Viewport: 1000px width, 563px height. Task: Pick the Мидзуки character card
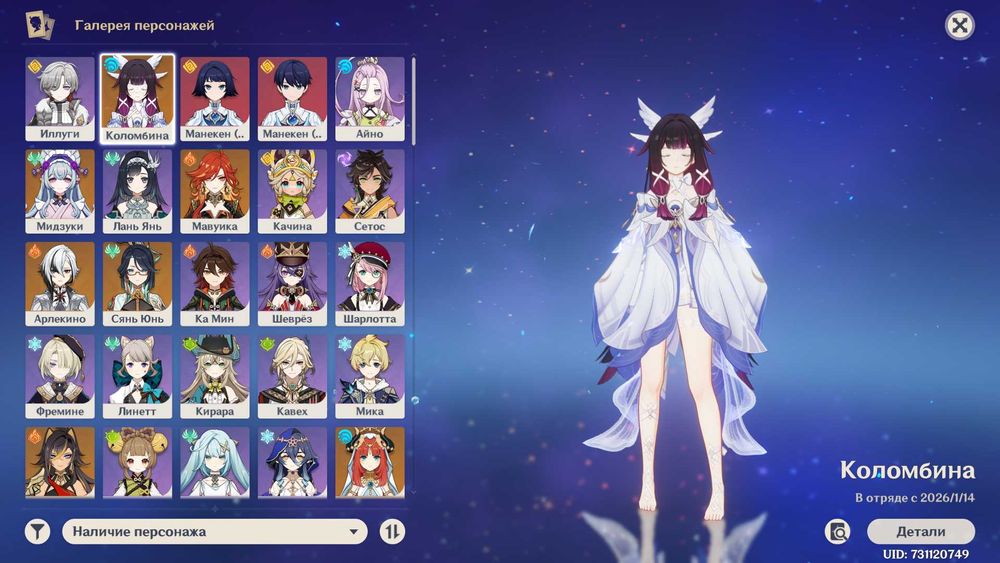[60, 192]
